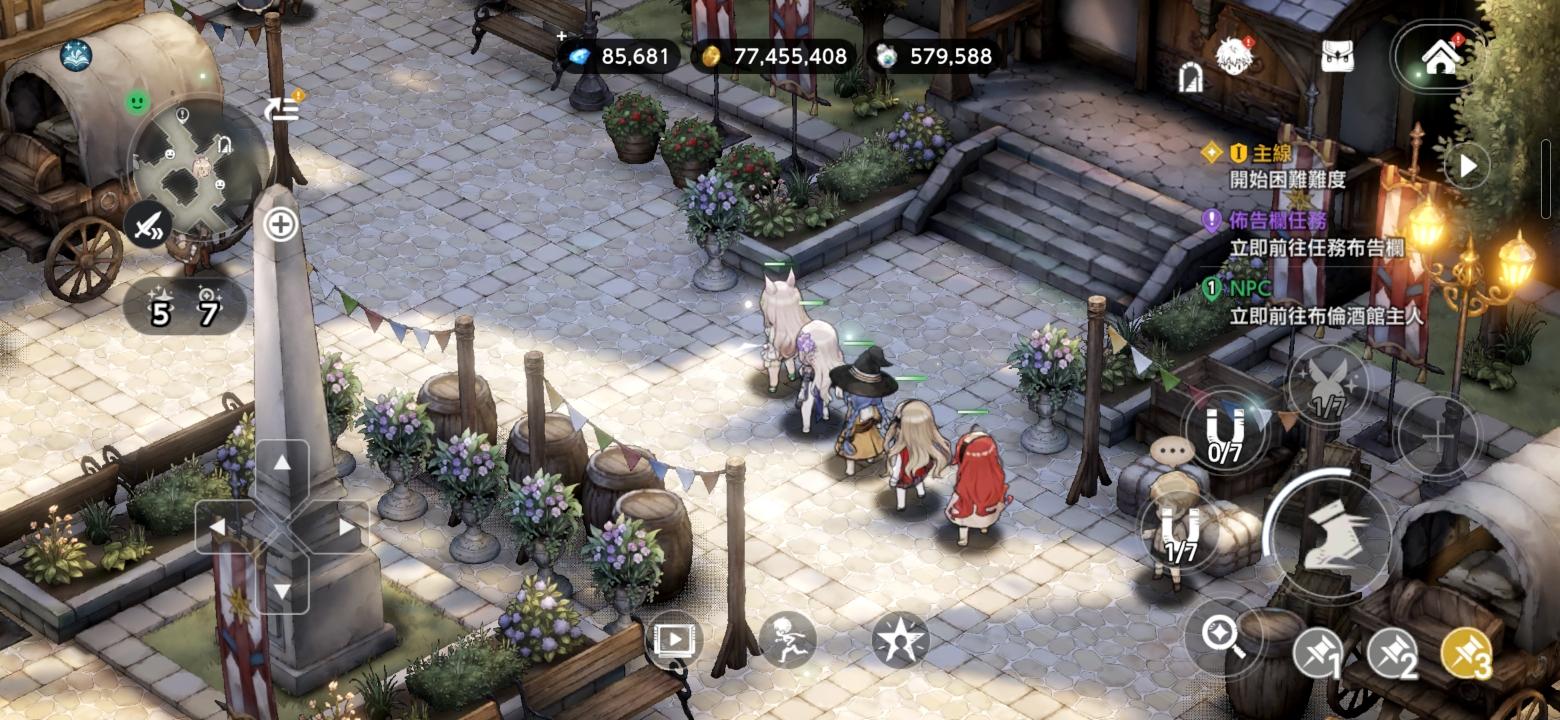The image size is (1560, 720).
Task: Tap the green smiley face icon
Action: click(x=138, y=101)
